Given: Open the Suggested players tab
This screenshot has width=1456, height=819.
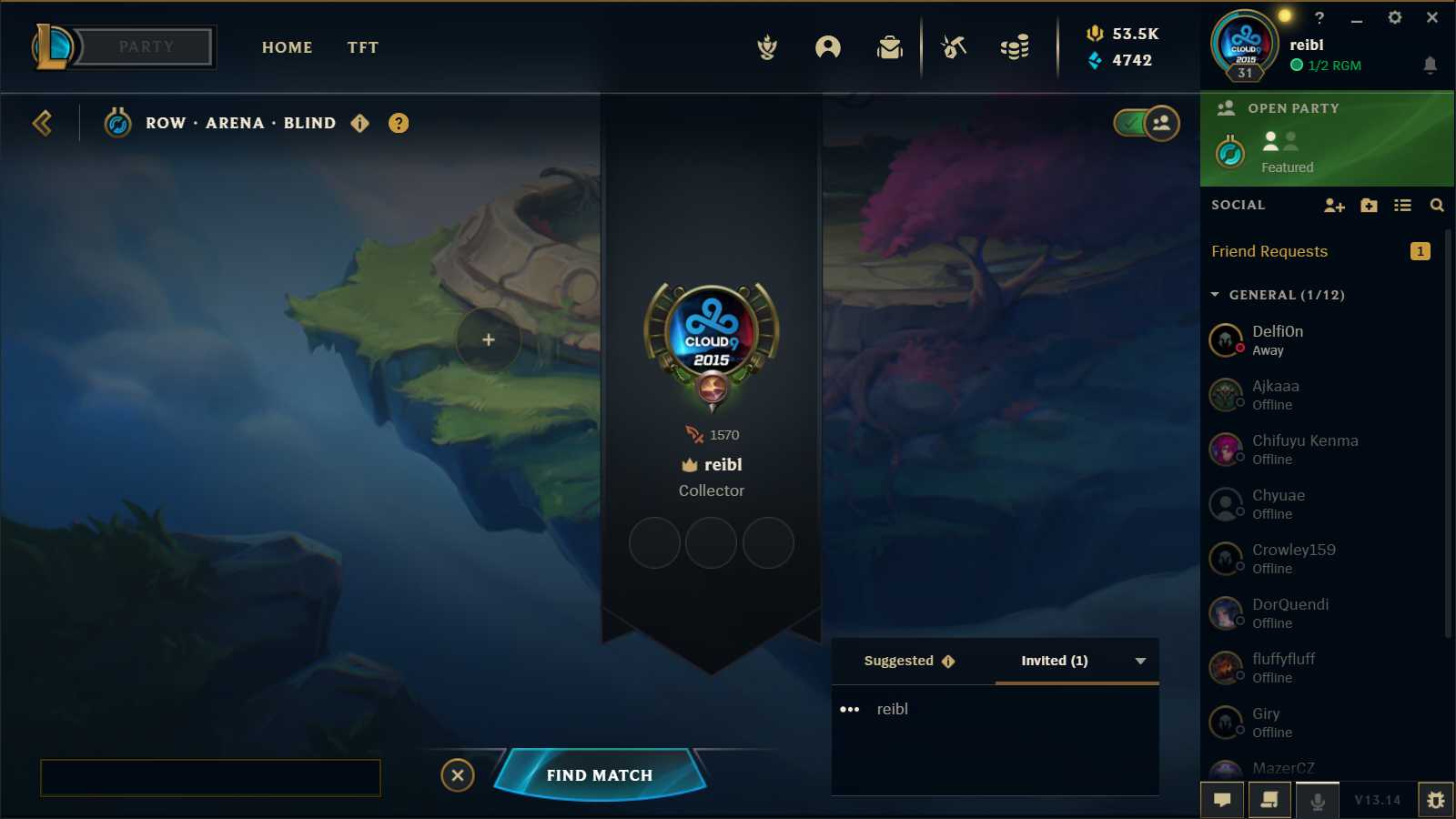Looking at the screenshot, I should point(898,661).
